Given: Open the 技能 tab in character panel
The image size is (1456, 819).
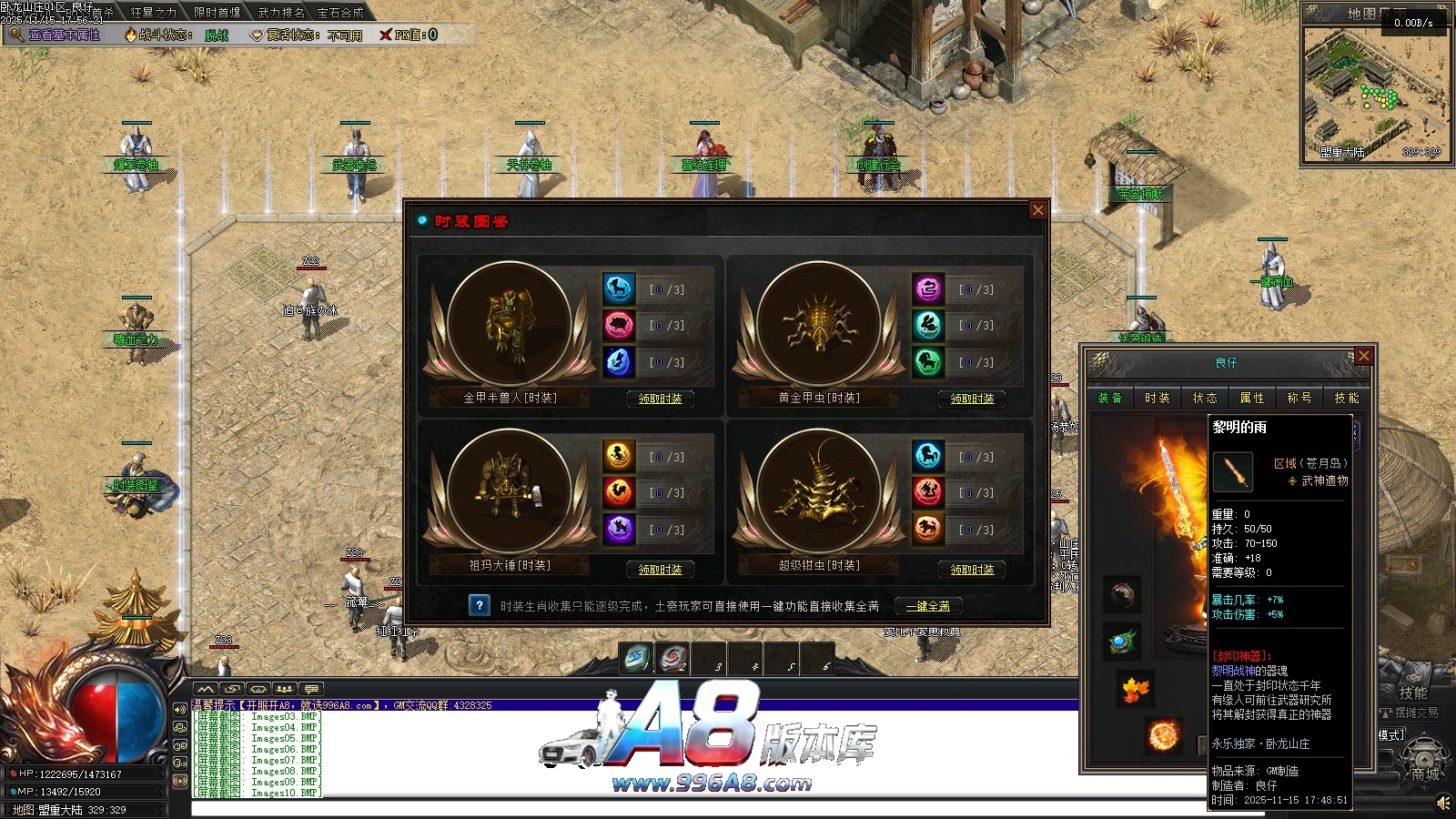Looking at the screenshot, I should click(1347, 398).
